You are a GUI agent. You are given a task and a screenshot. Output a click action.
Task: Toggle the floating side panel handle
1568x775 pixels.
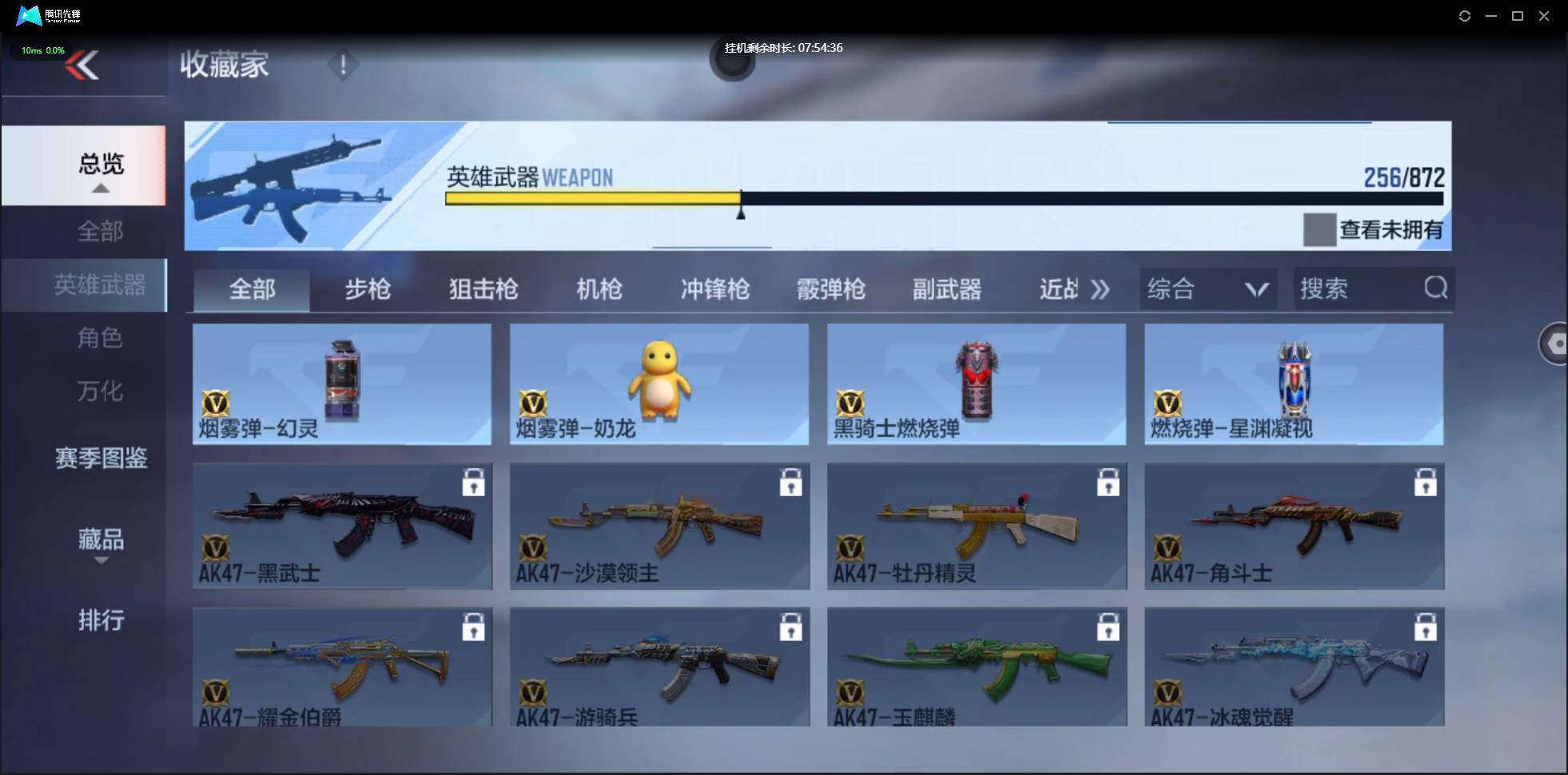pyautogui.click(x=1554, y=344)
